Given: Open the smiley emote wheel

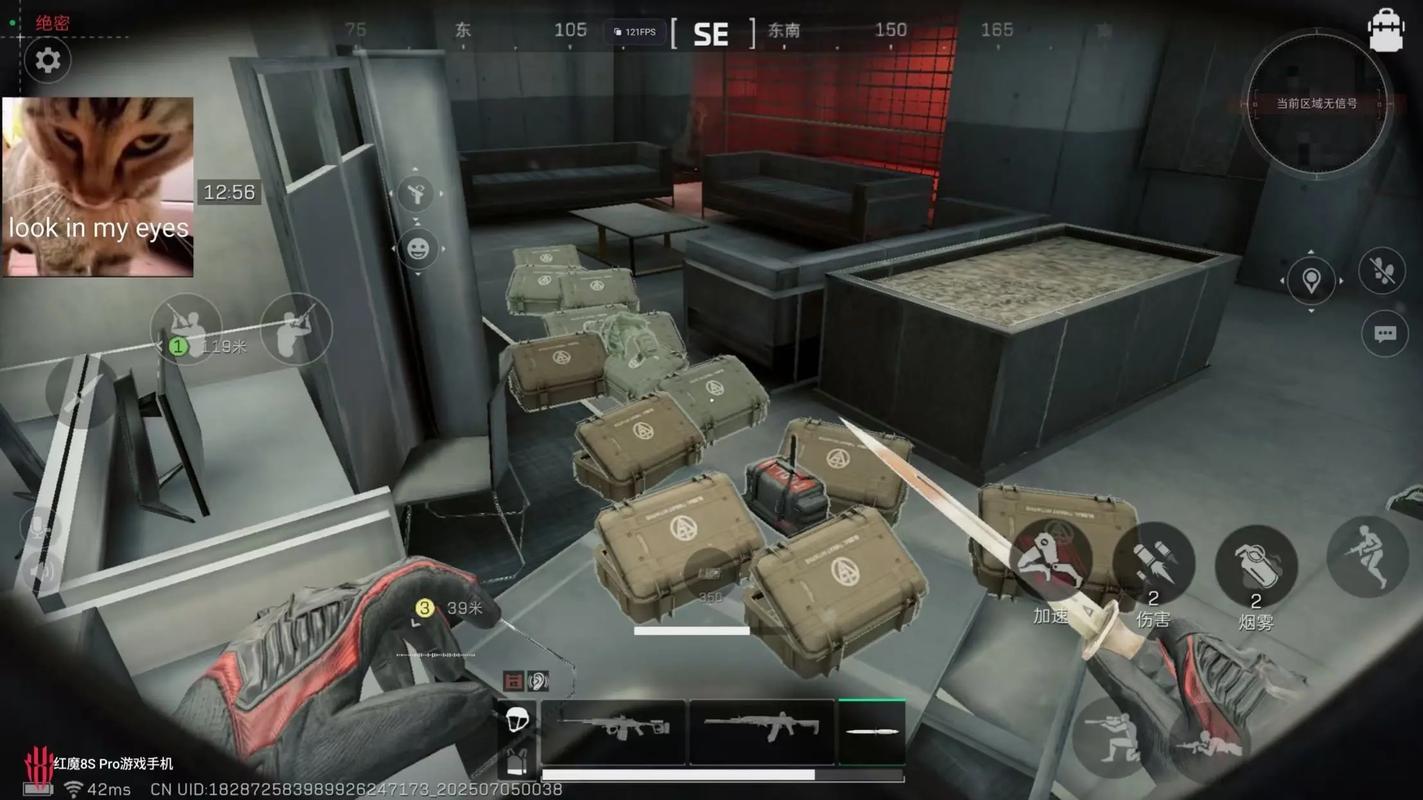Looking at the screenshot, I should point(418,249).
